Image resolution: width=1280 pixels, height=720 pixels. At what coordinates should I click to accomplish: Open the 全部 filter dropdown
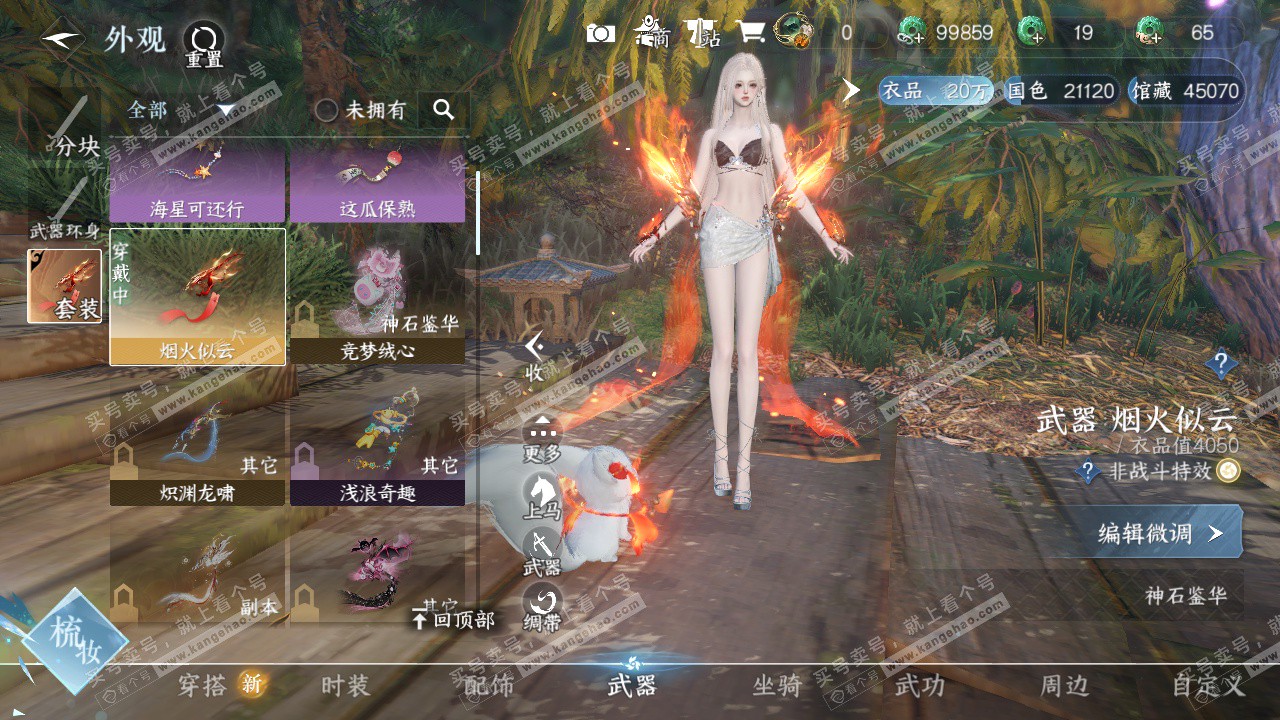click(180, 110)
